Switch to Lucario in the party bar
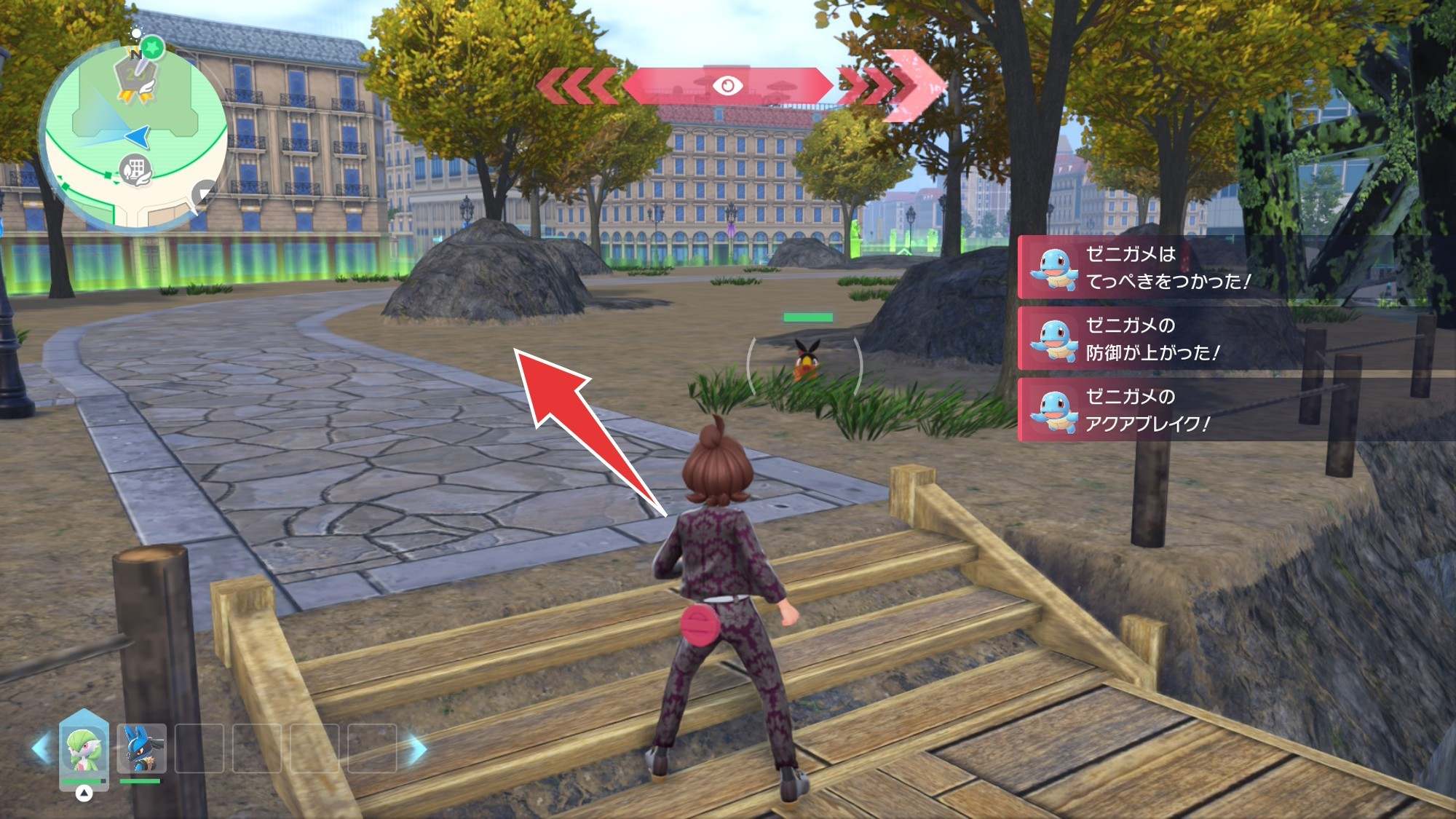This screenshot has width=1456, height=819. 141,748
